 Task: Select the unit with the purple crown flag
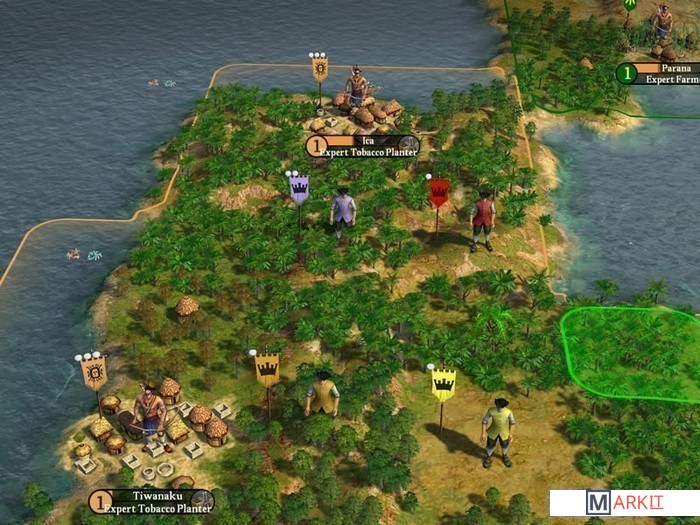(343, 212)
